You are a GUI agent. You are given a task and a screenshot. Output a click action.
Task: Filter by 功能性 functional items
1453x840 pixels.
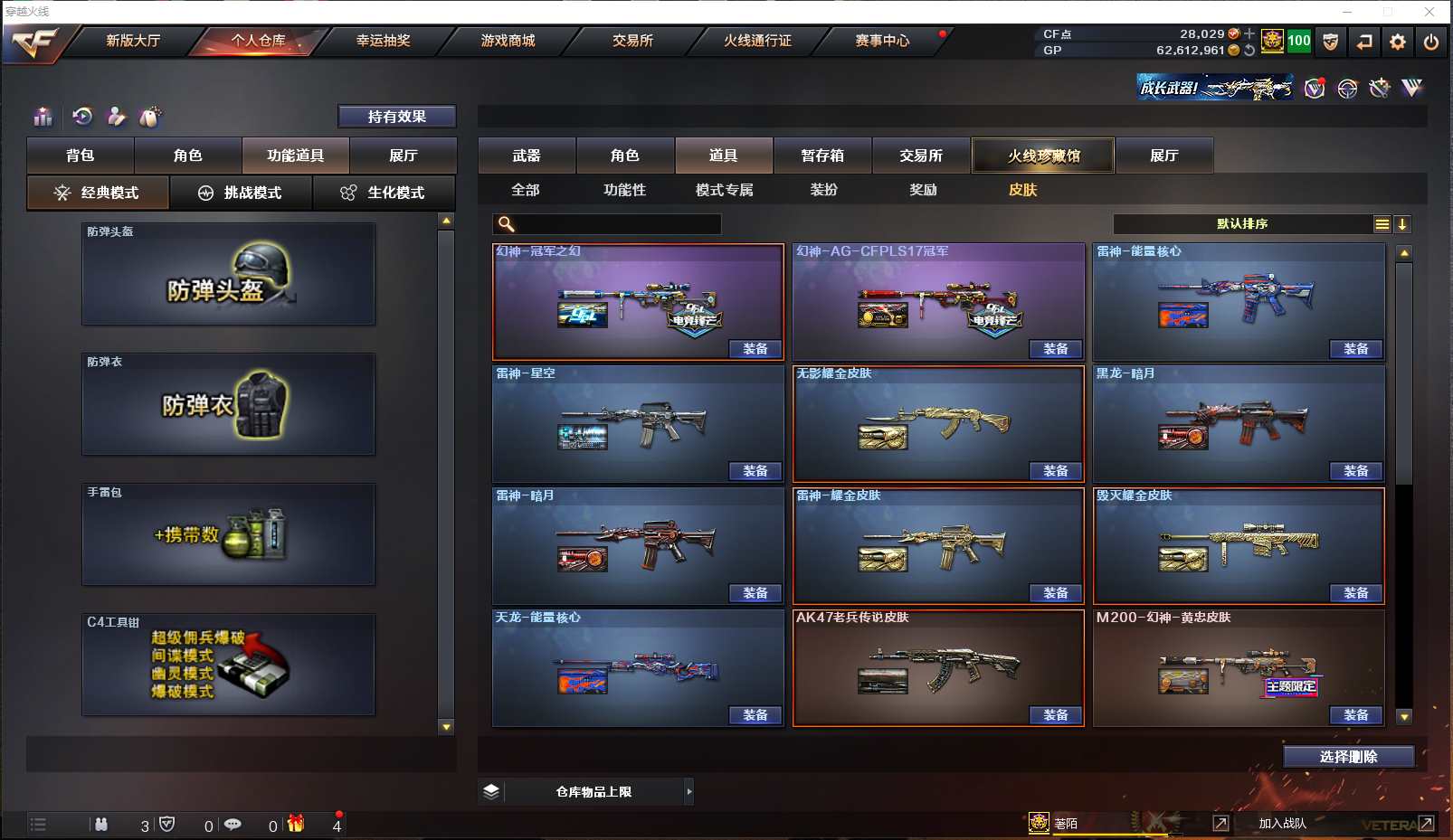click(624, 190)
